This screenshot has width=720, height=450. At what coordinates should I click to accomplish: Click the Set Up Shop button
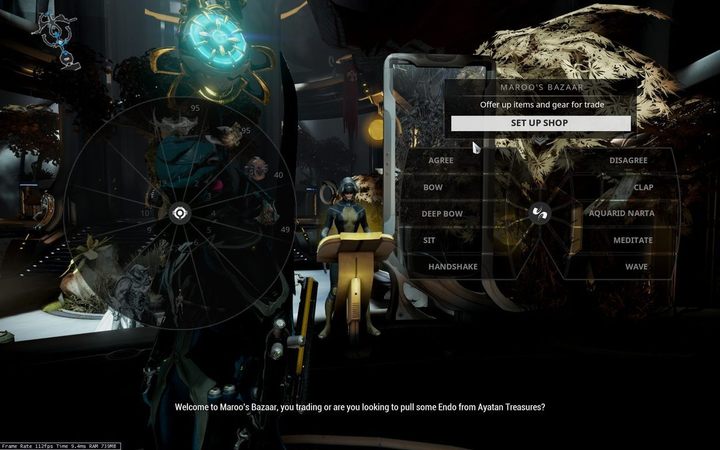click(x=540, y=123)
